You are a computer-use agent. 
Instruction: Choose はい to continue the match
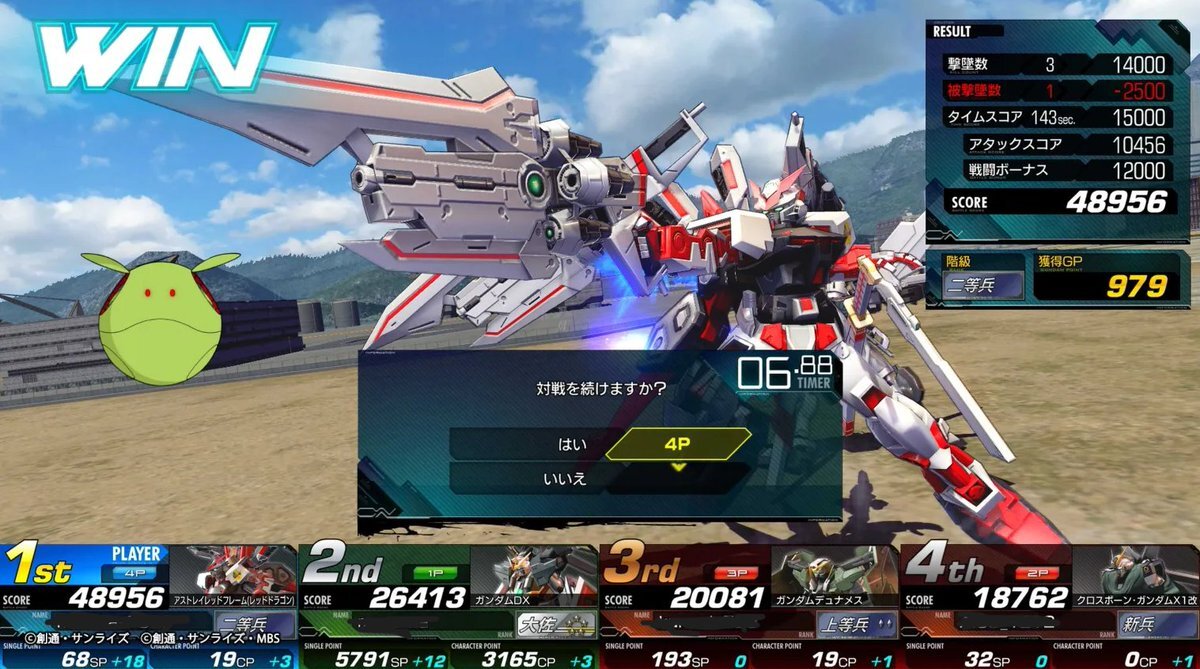pyautogui.click(x=573, y=443)
